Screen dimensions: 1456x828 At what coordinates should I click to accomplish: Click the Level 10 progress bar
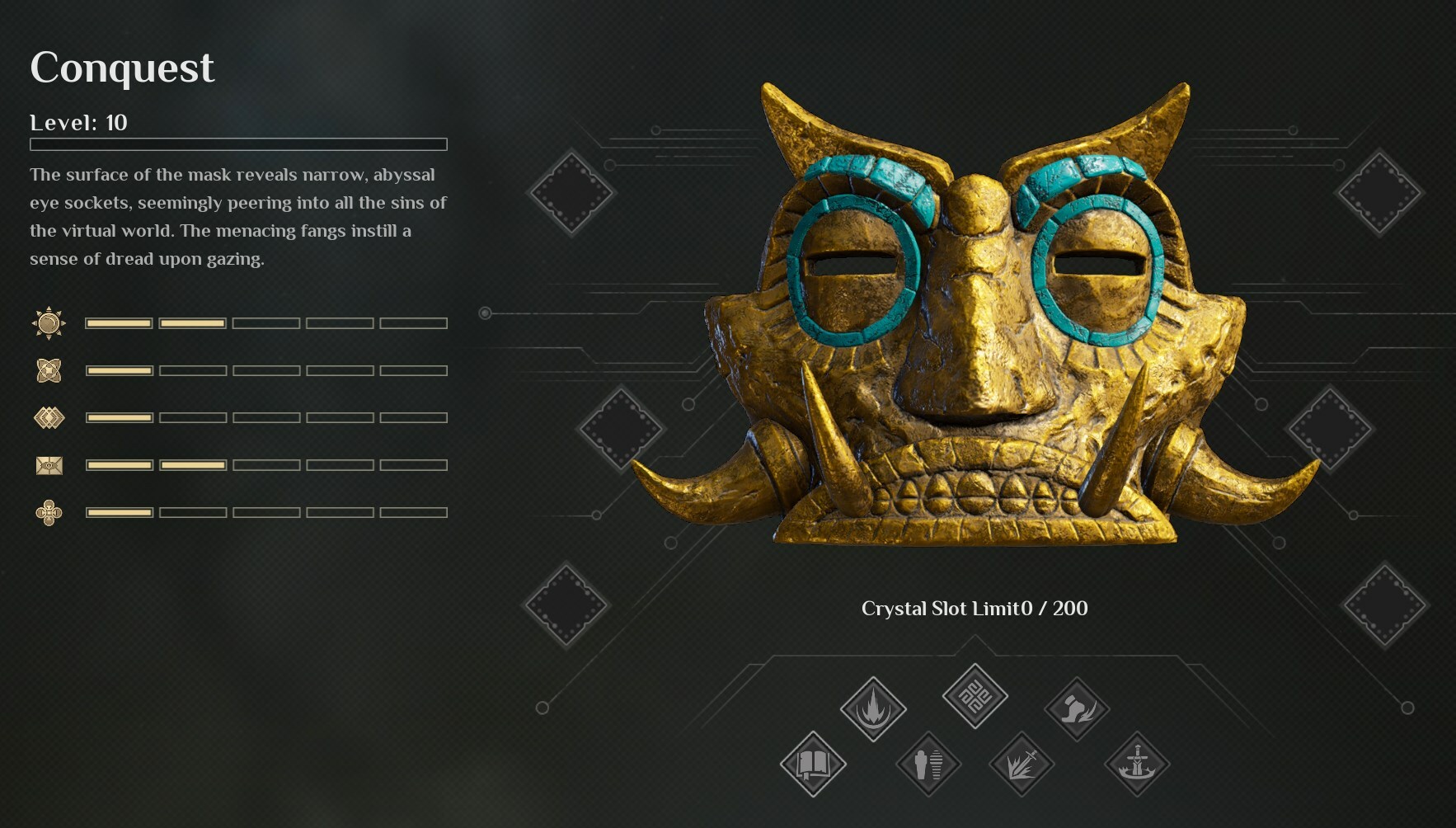[238, 143]
